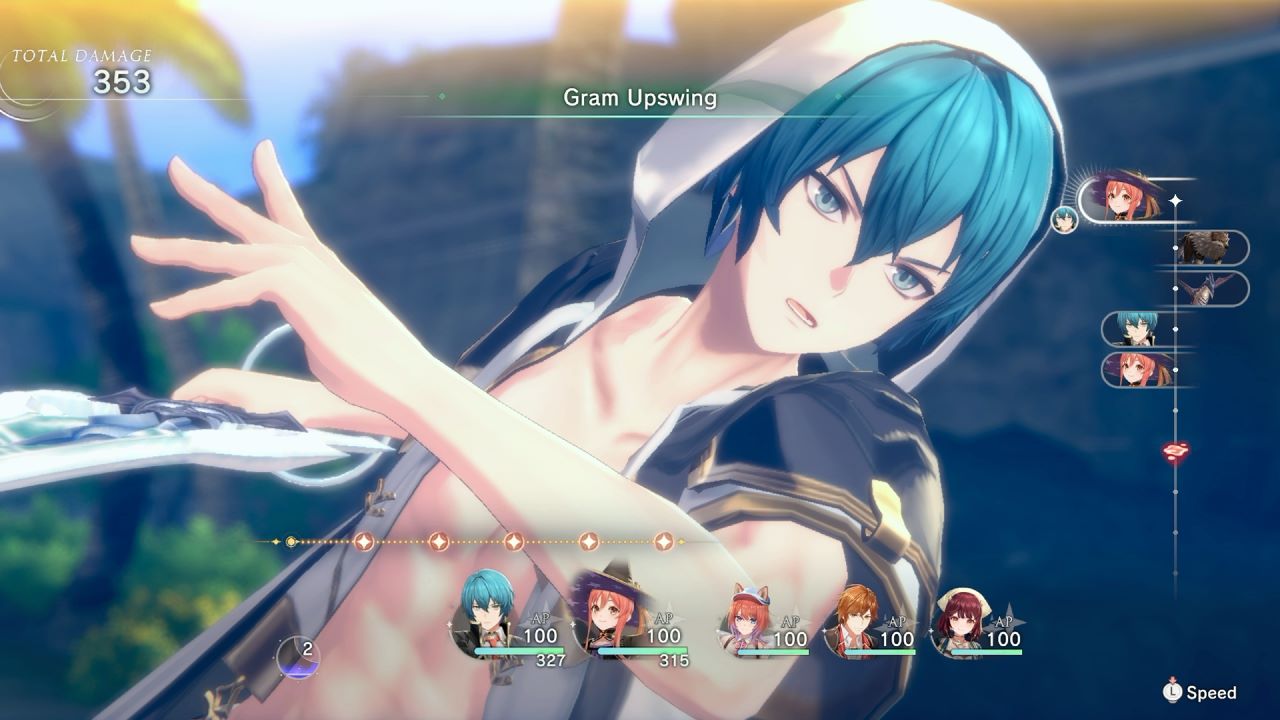Open the hero's capsule in the turn timeline
The image size is (1280, 720).
pos(1135,330)
